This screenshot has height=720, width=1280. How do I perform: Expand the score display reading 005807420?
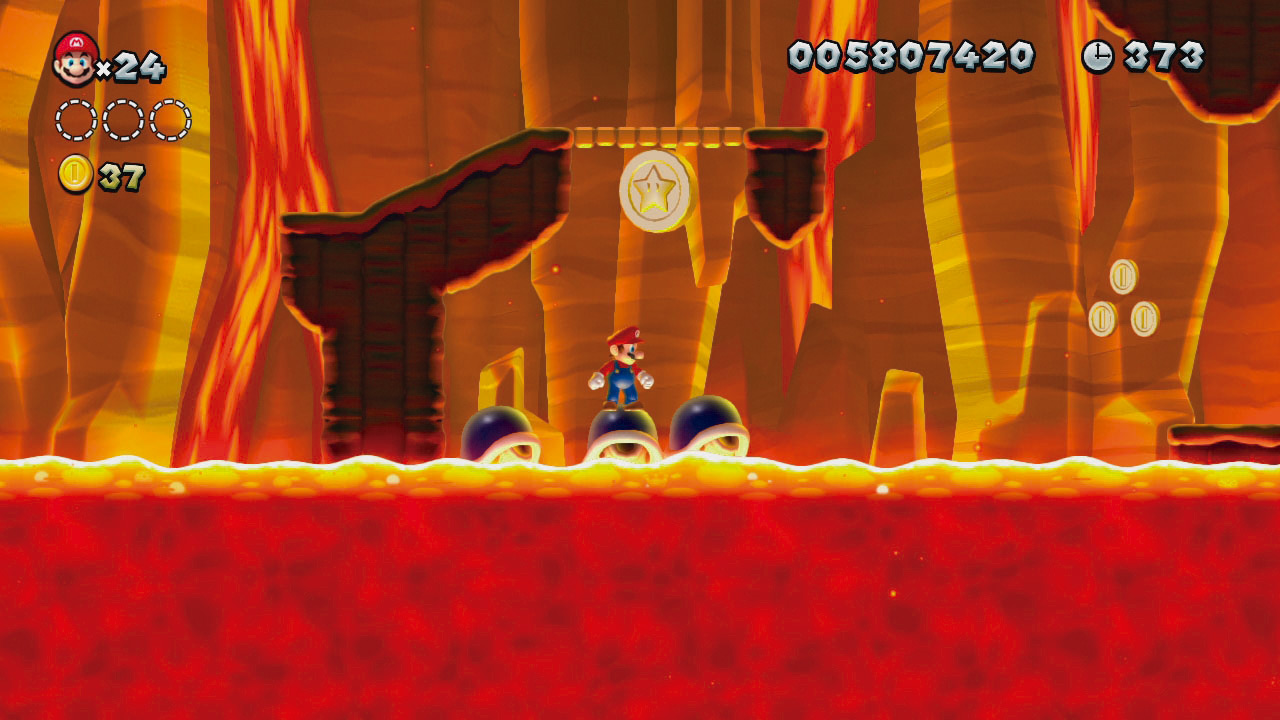click(x=910, y=57)
